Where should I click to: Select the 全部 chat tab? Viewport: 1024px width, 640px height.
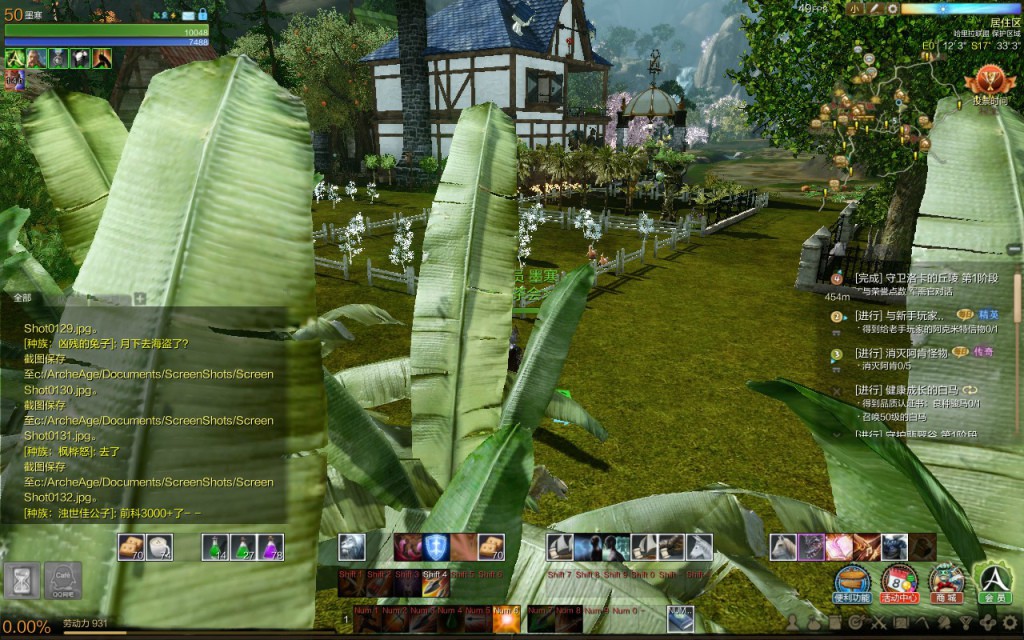[x=22, y=298]
